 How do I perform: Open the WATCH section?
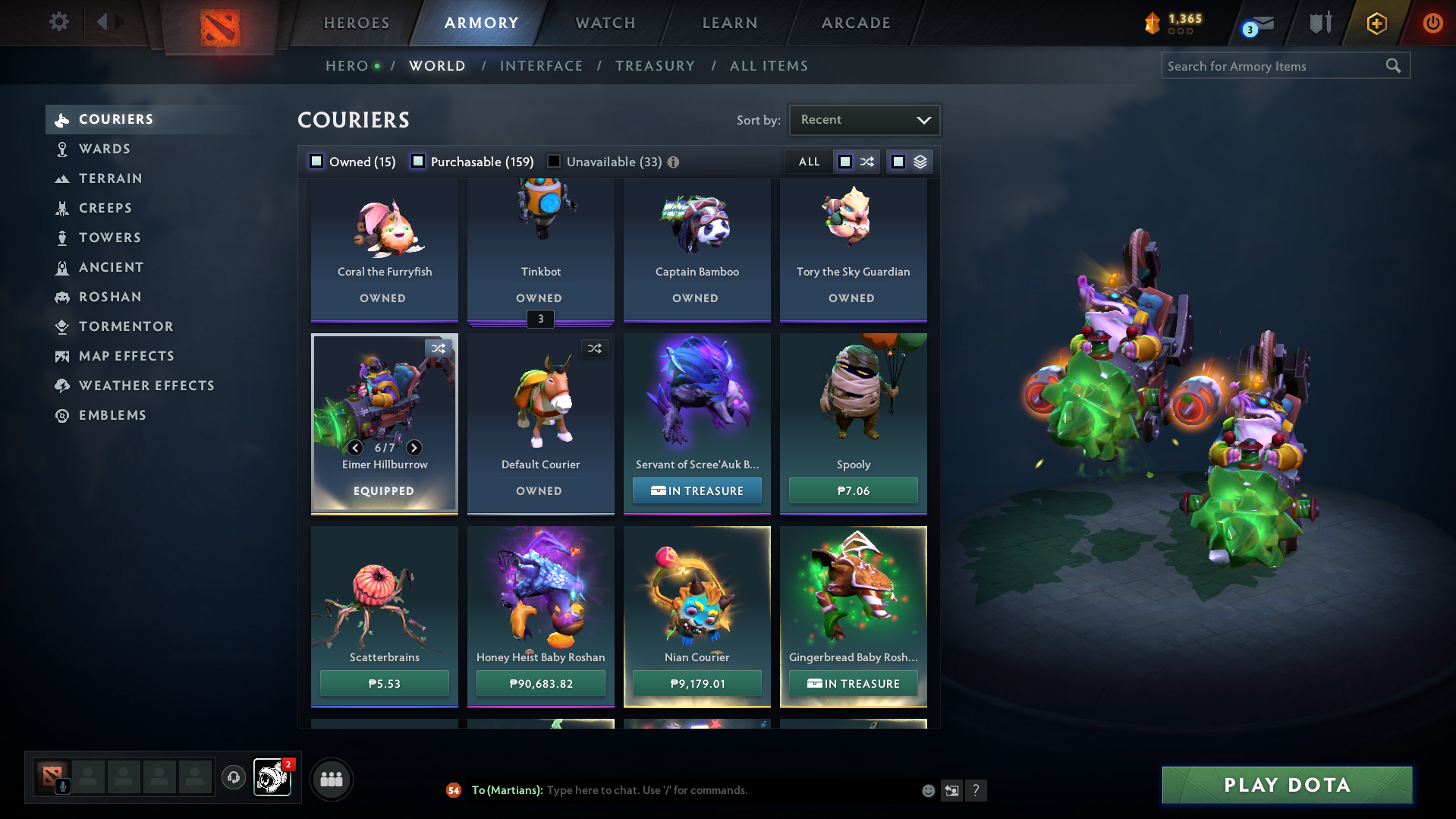click(605, 23)
